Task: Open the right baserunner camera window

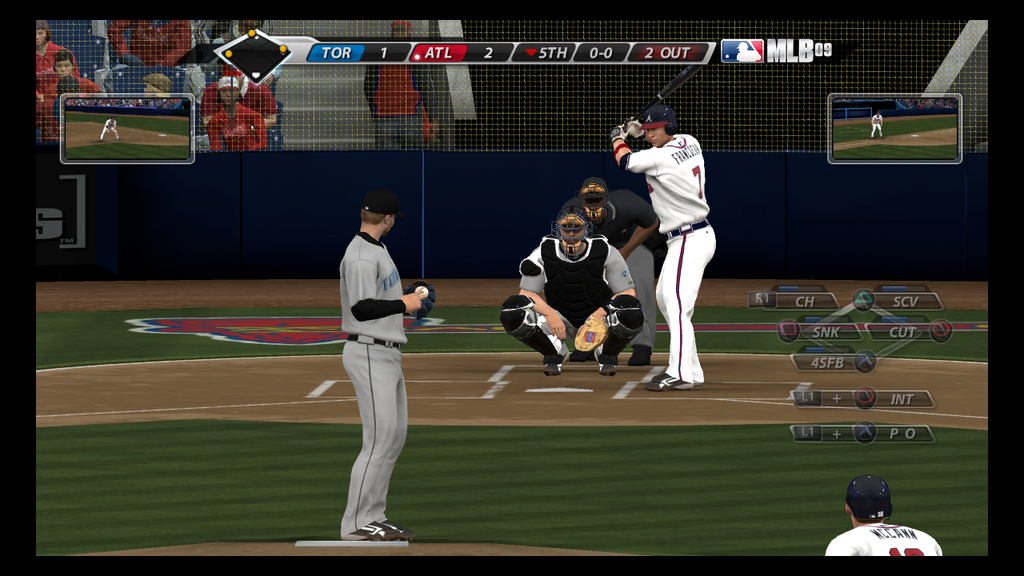Action: pos(894,128)
